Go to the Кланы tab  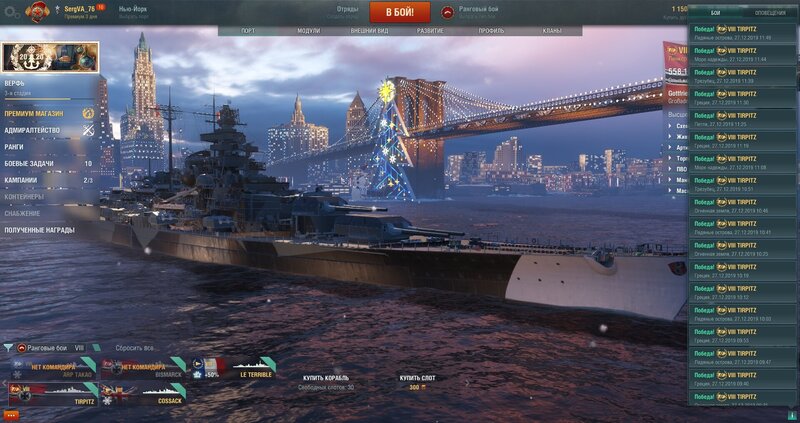(551, 31)
